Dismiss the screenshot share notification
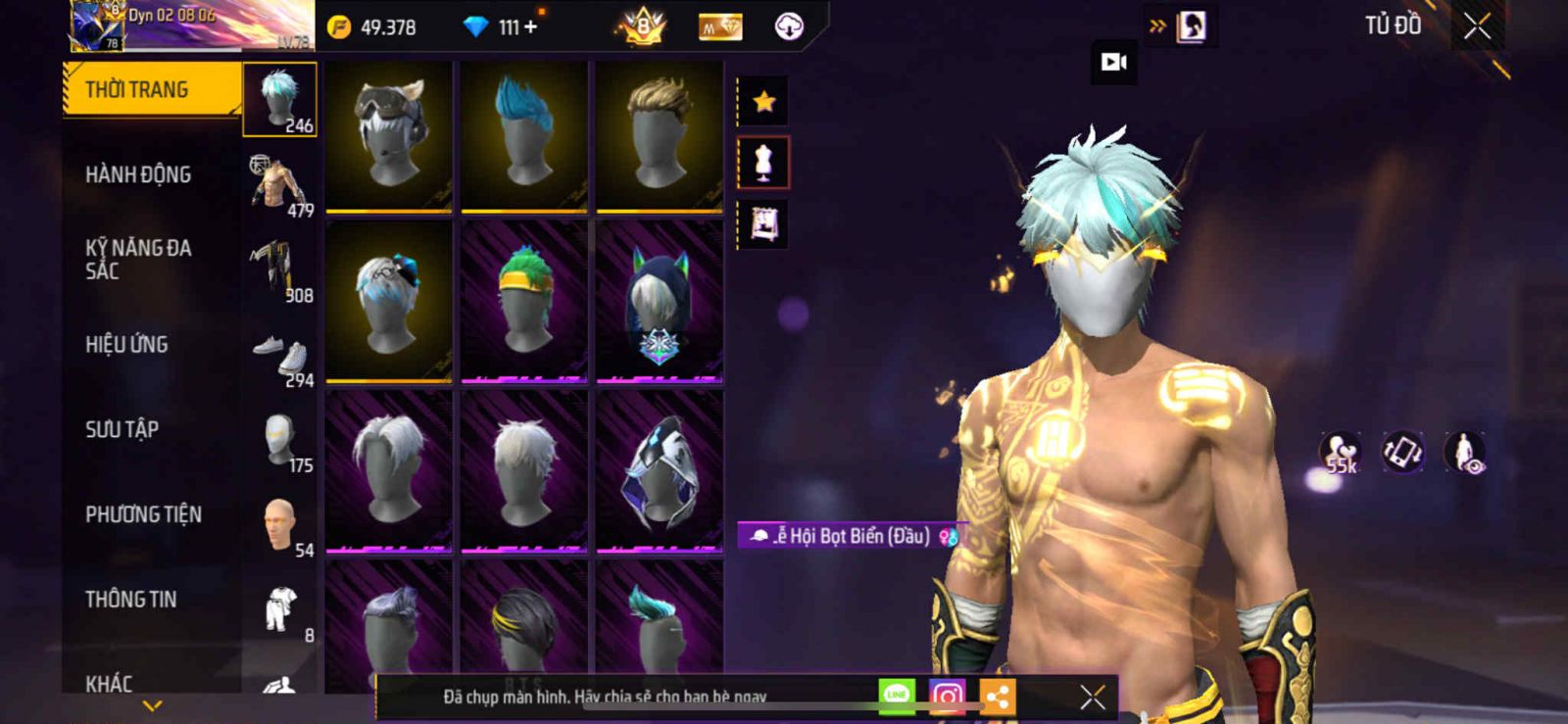Image resolution: width=1568 pixels, height=724 pixels. 1093,697
